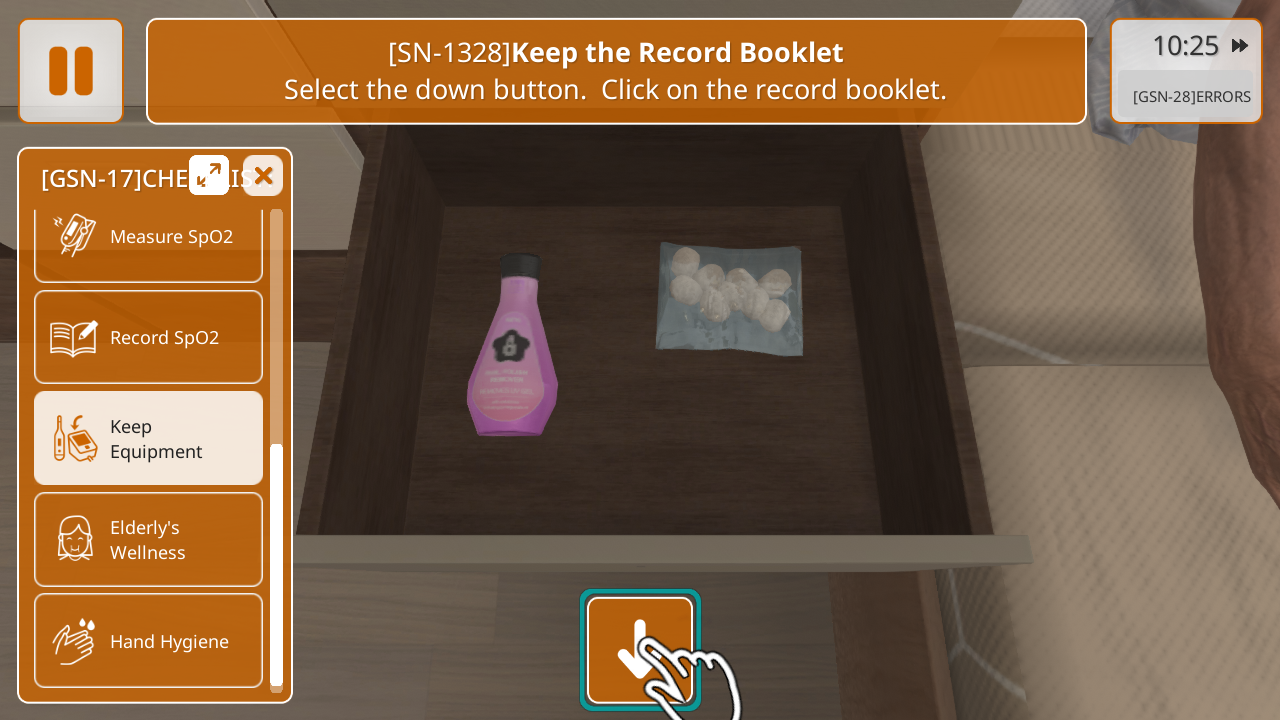Show the Errors list
1280x720 pixels.
(1190, 97)
